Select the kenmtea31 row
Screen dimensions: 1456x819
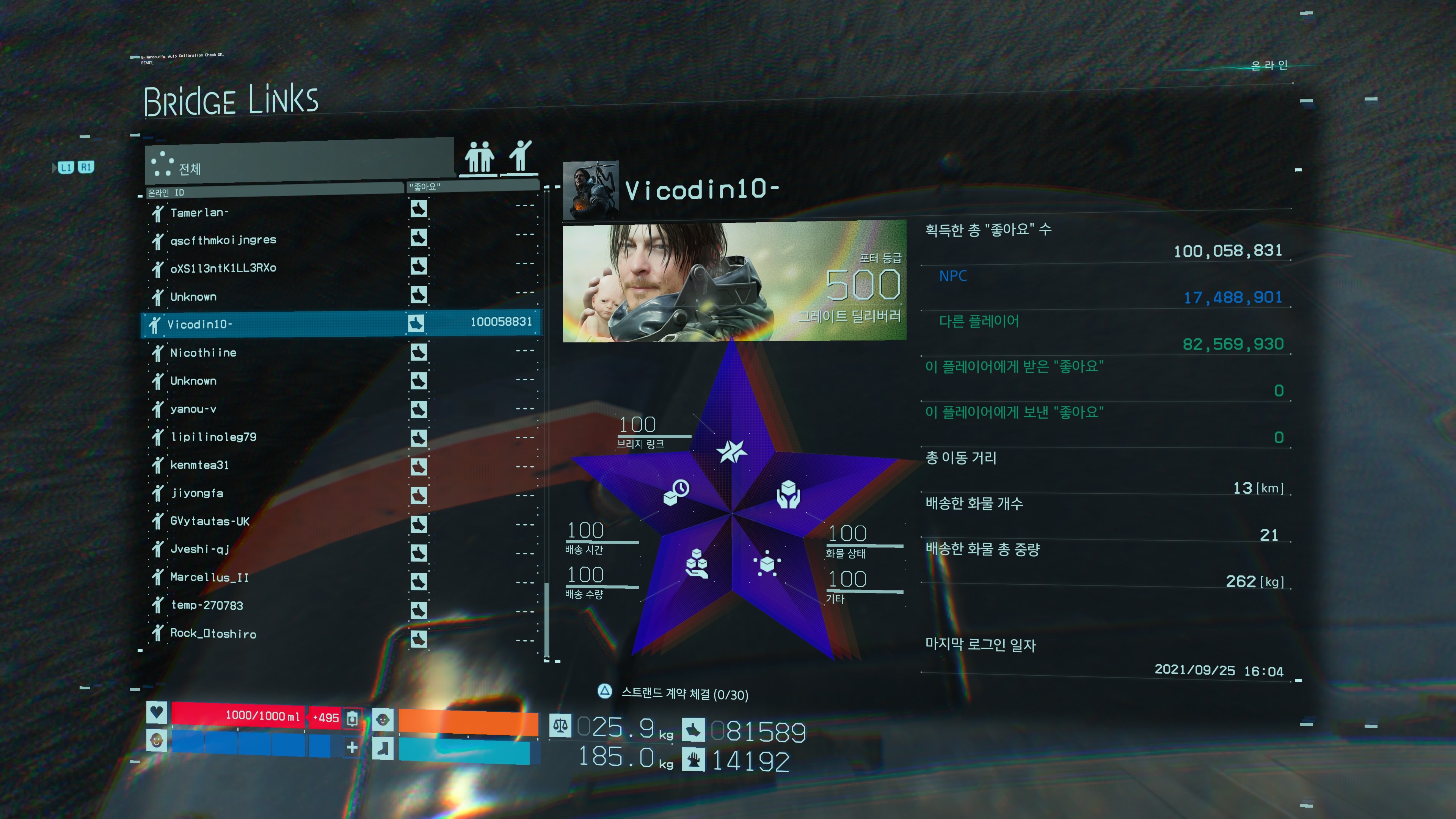[x=199, y=465]
